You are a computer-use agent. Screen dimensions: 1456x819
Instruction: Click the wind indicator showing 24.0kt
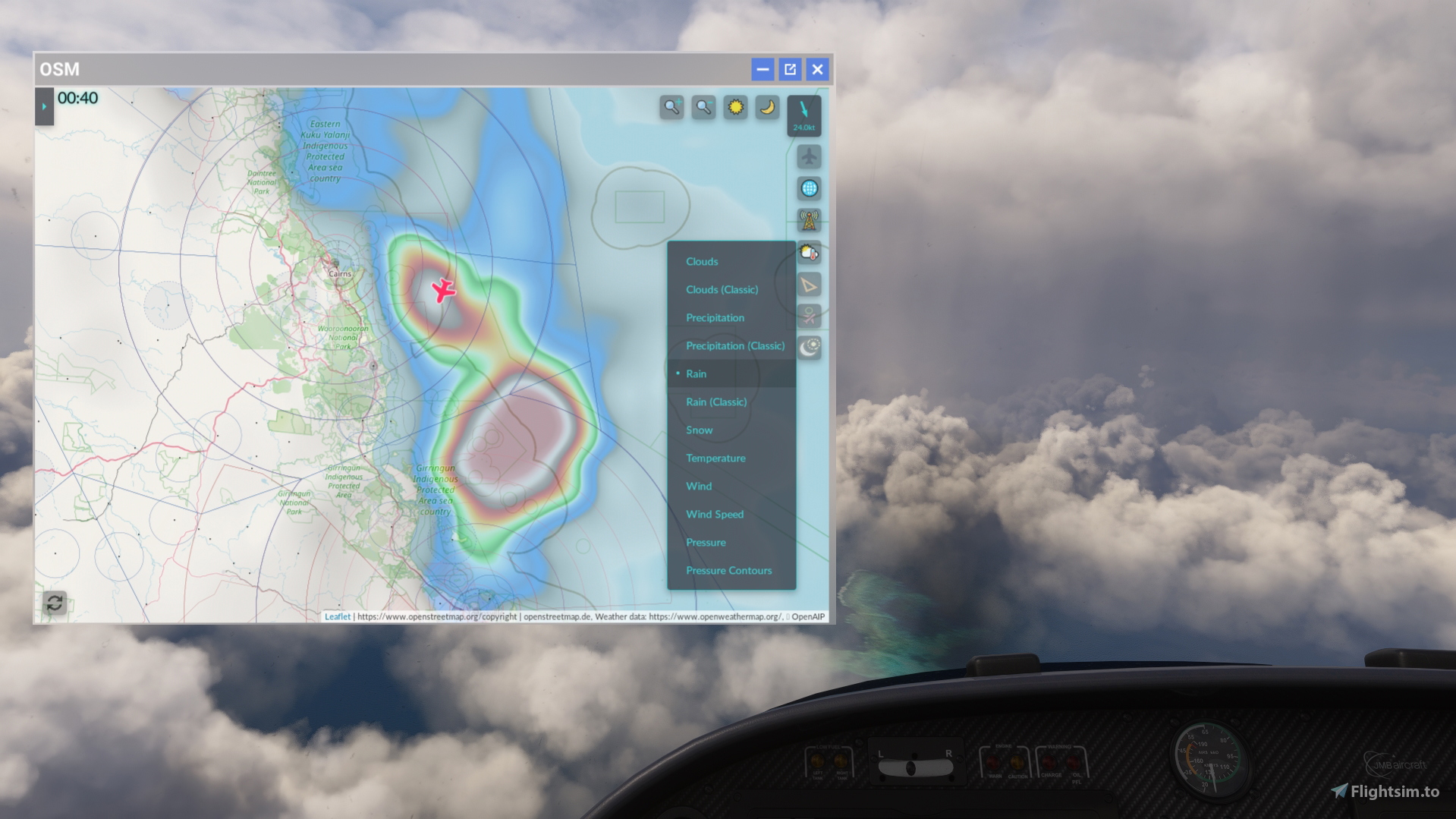(x=803, y=114)
